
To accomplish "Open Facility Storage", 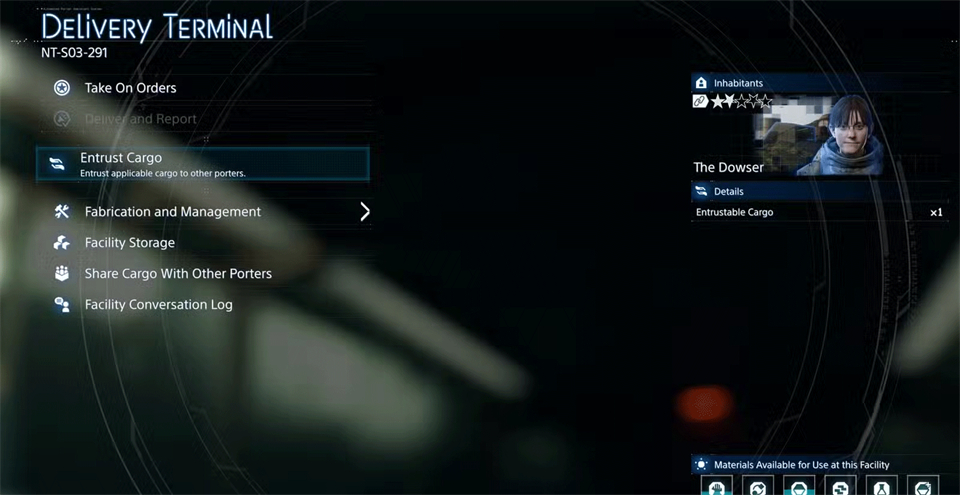I will (x=130, y=243).
